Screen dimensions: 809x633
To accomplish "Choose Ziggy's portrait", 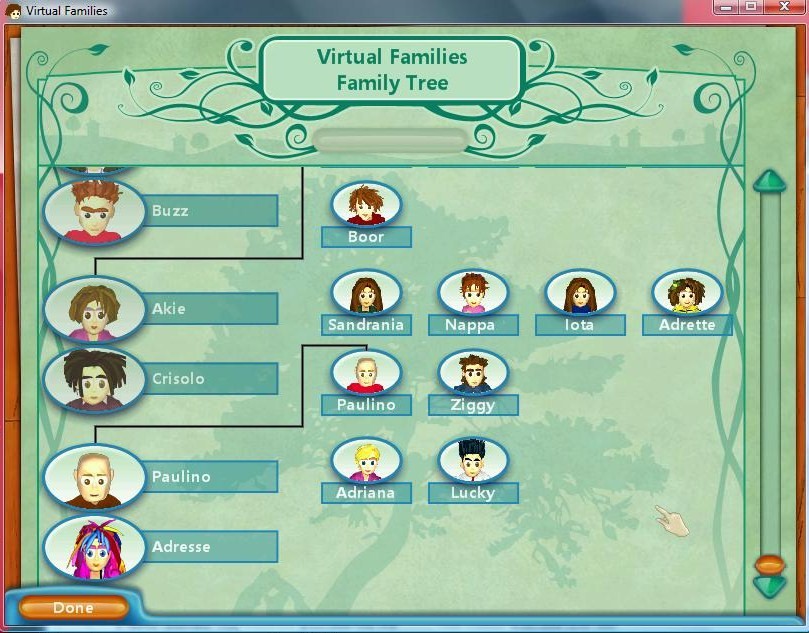I will click(x=473, y=373).
